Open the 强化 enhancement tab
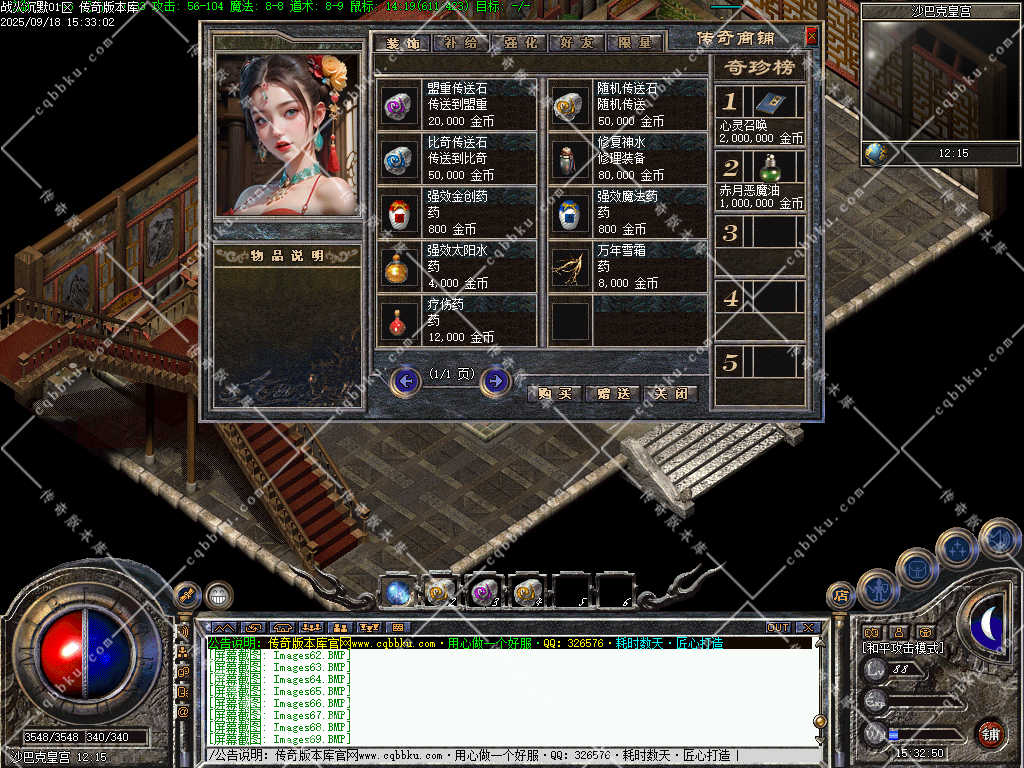Screen dimensions: 1024x768 pyautogui.click(x=521, y=43)
